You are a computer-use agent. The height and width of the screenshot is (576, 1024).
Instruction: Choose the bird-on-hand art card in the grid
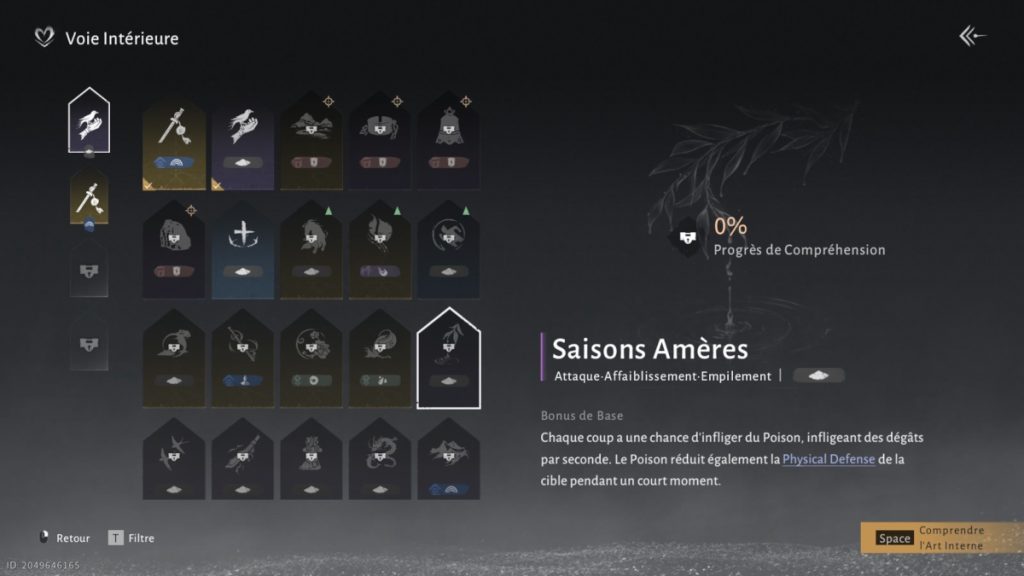pyautogui.click(x=243, y=134)
